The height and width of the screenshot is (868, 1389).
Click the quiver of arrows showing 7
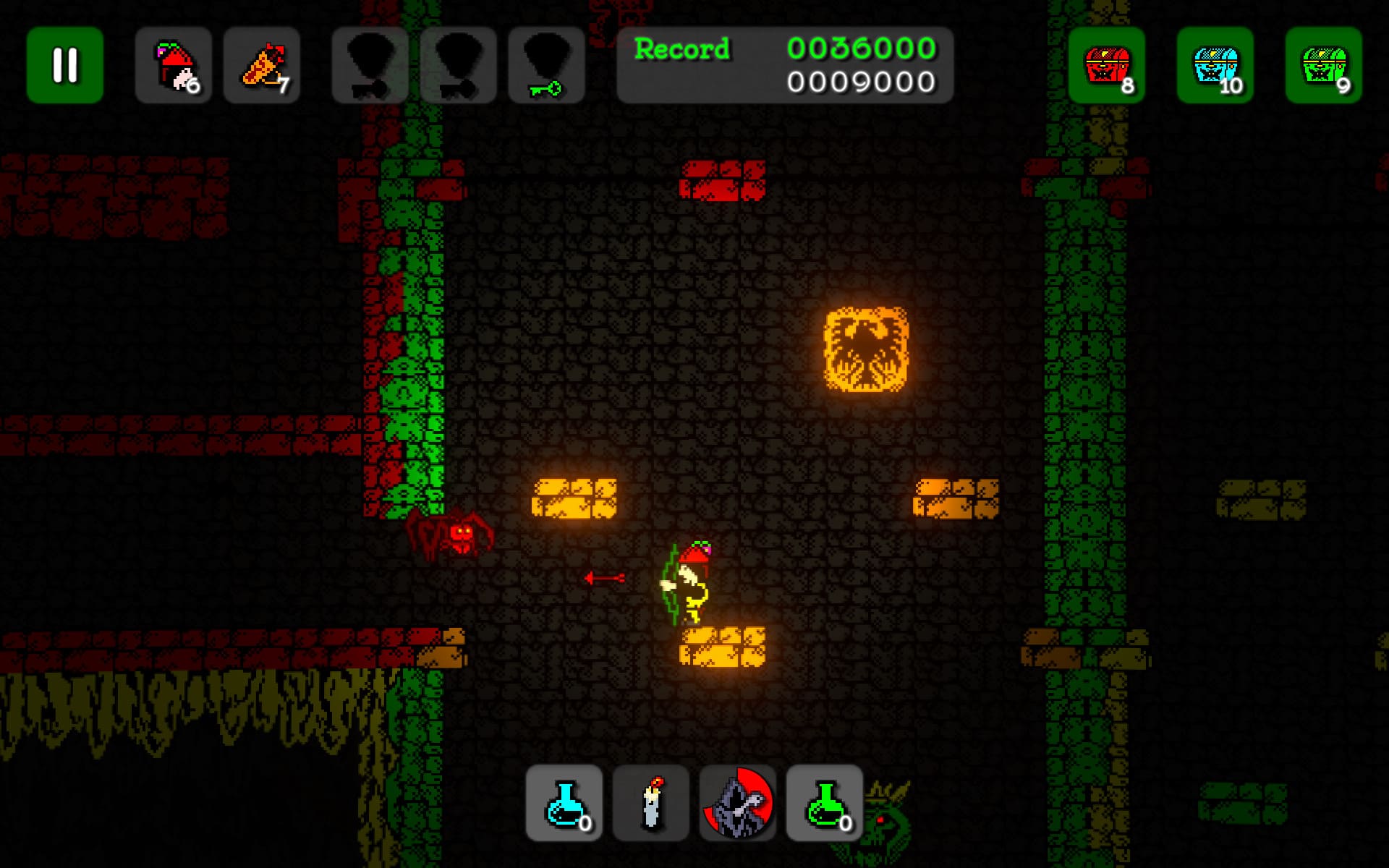pos(262,67)
